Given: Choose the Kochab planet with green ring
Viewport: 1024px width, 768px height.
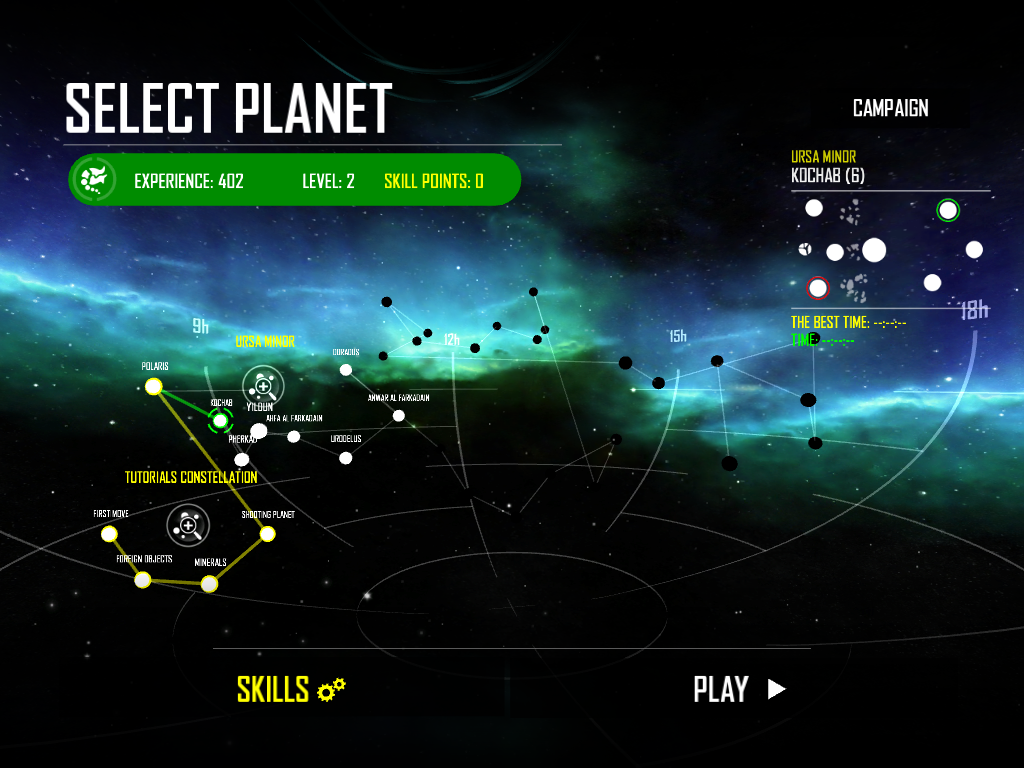Looking at the screenshot, I should coord(220,421).
